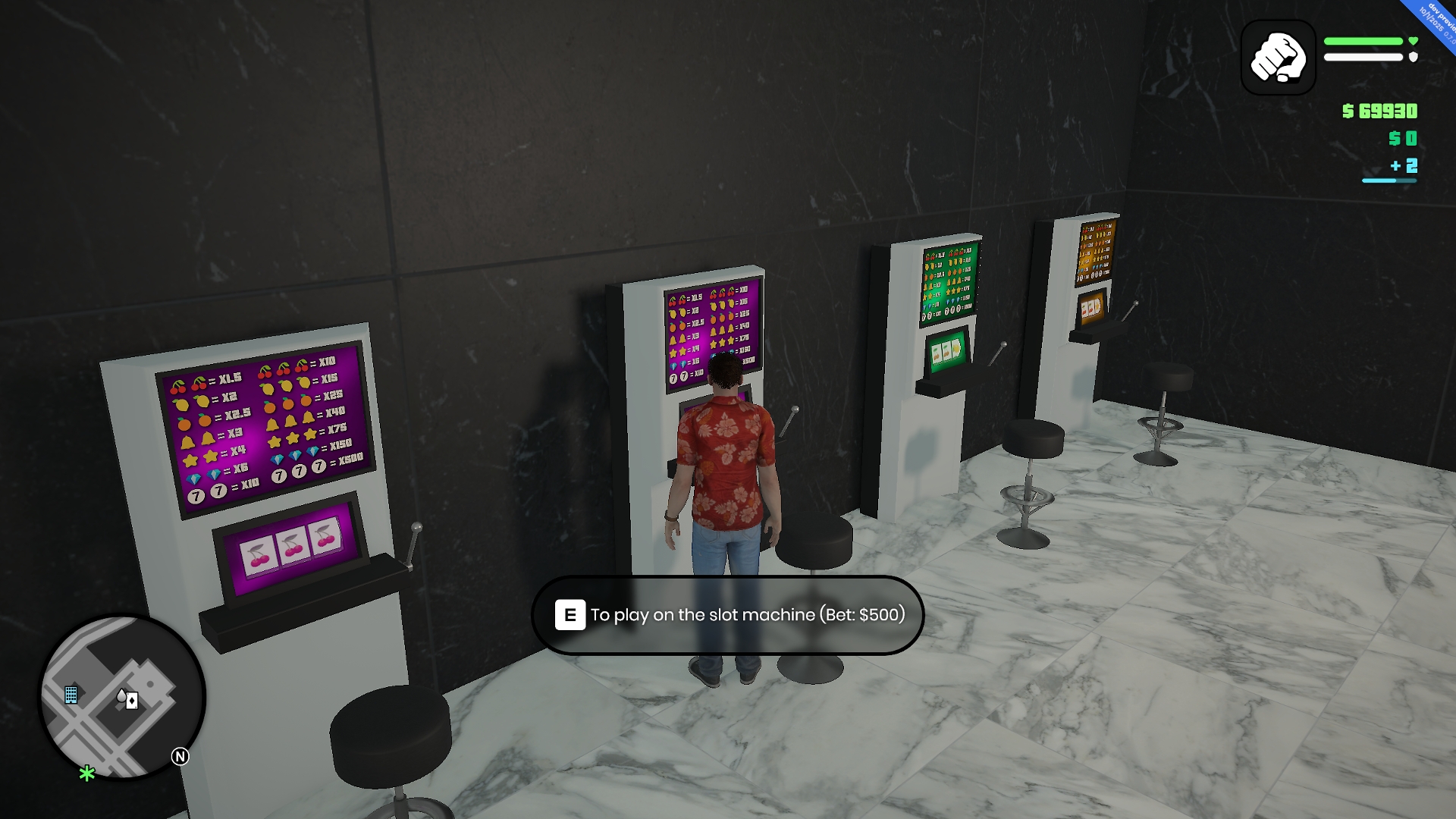This screenshot has width=1456, height=819.
Task: Select the fist weapon icon
Action: 1278,58
